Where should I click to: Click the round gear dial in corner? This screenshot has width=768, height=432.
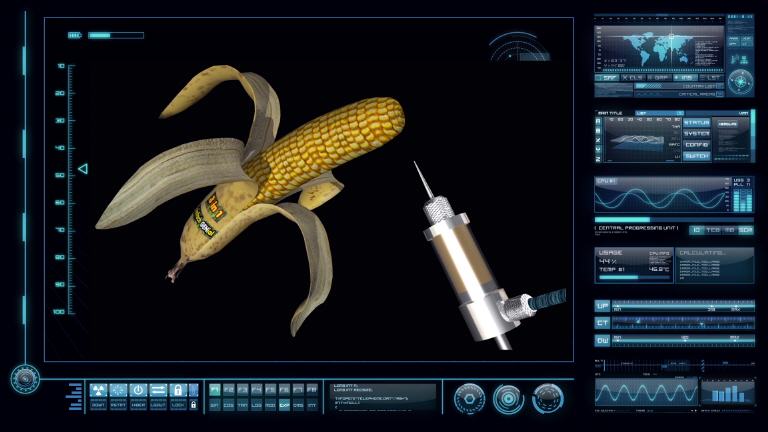pos(24,378)
